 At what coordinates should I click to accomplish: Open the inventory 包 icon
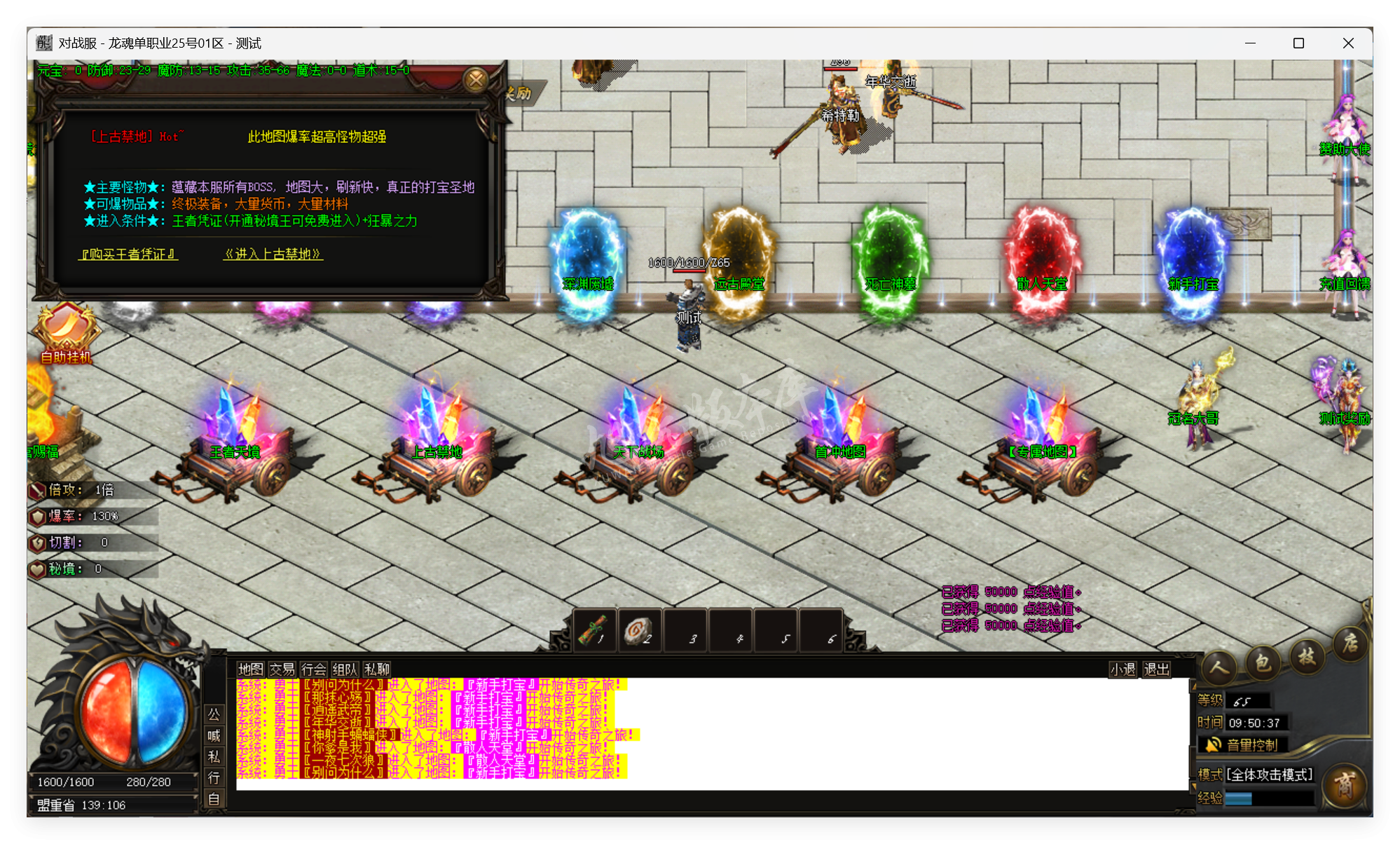1262,662
